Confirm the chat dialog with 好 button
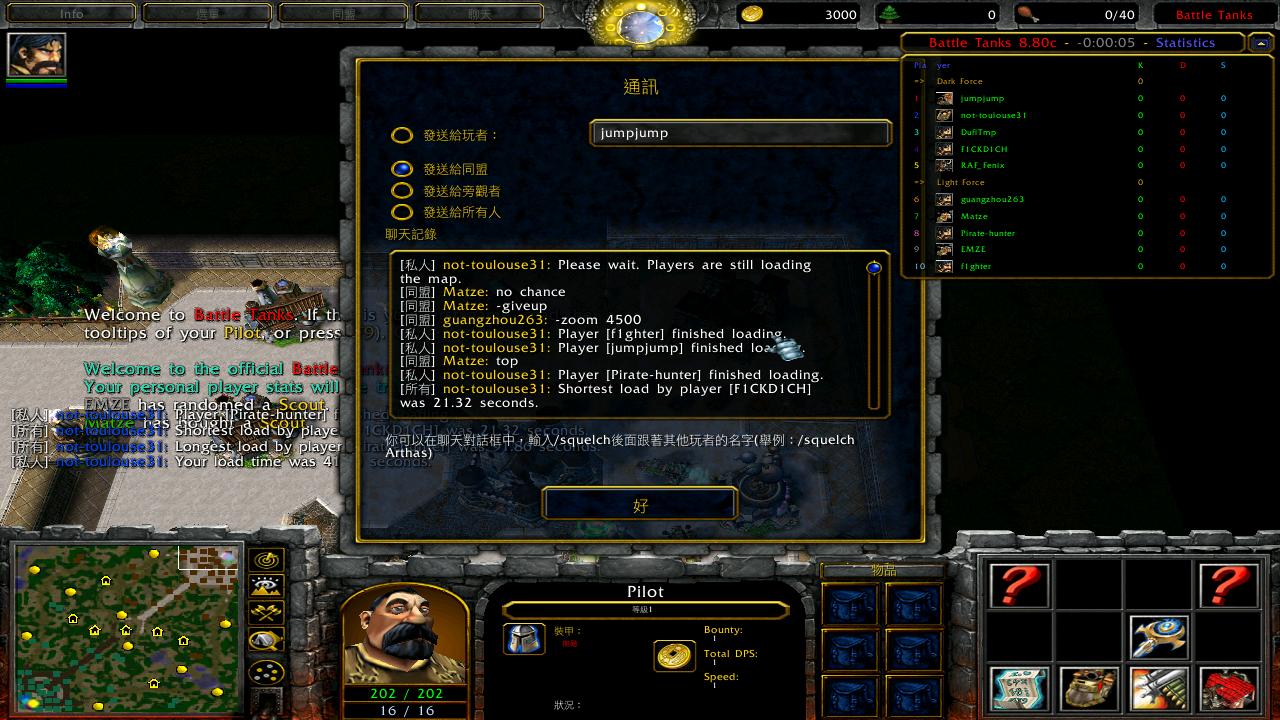 pyautogui.click(x=640, y=505)
